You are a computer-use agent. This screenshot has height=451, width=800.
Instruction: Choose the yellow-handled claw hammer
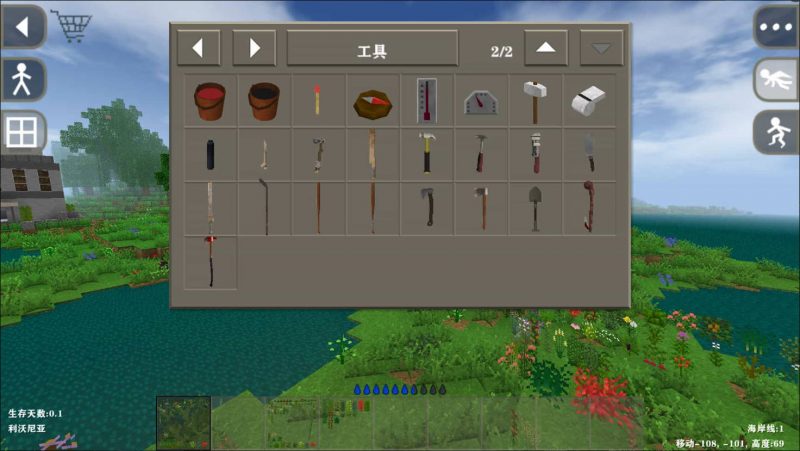(427, 155)
